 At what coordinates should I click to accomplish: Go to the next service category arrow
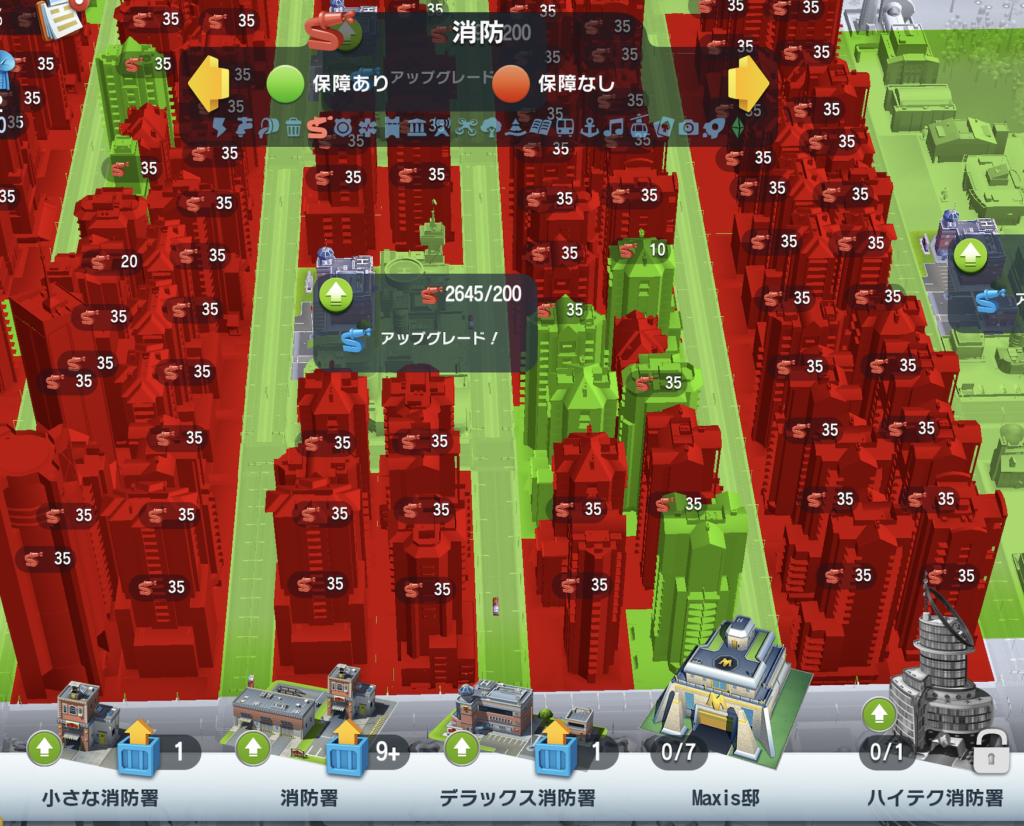coord(748,83)
